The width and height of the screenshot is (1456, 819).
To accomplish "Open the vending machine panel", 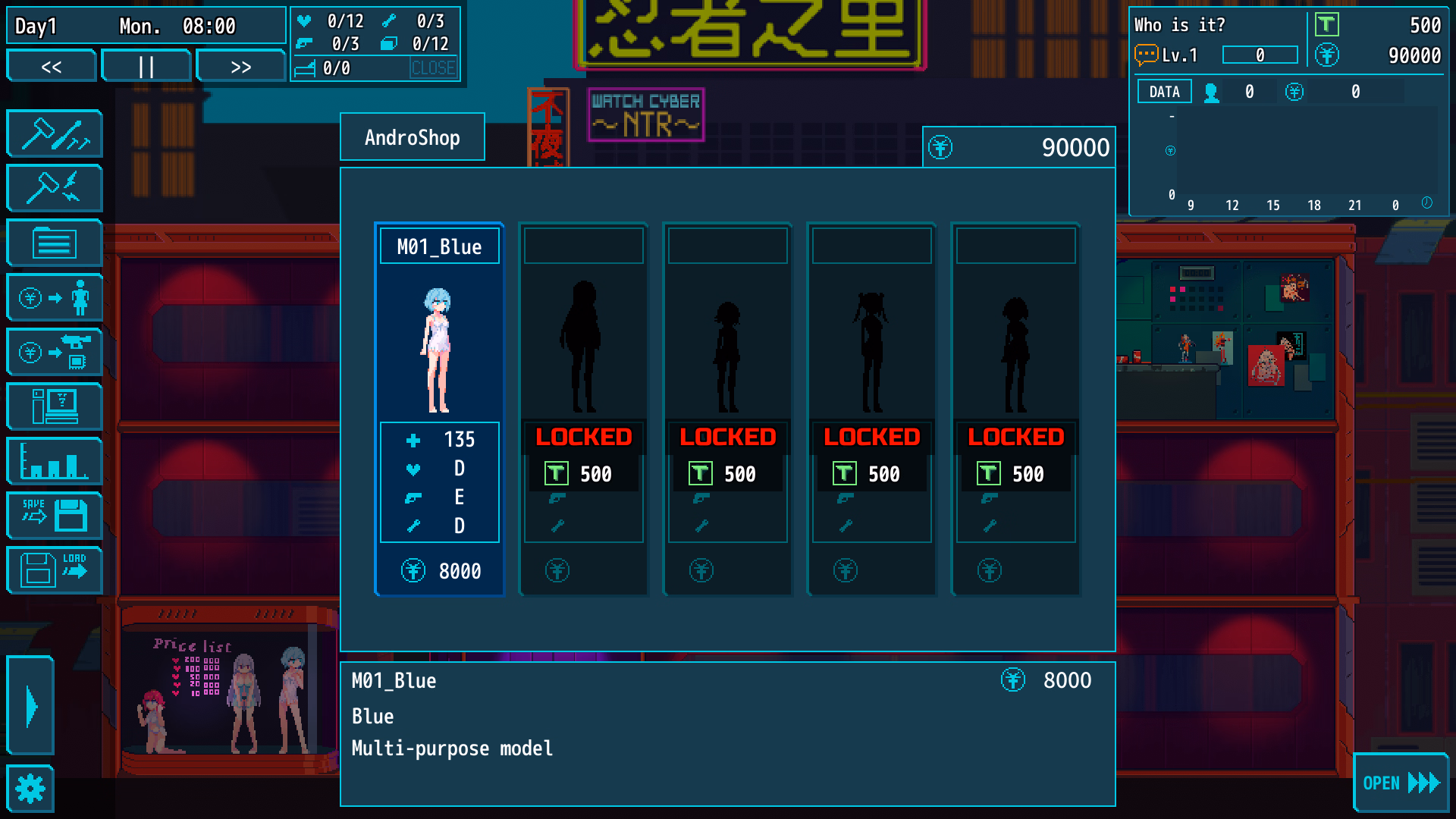I will point(54,406).
